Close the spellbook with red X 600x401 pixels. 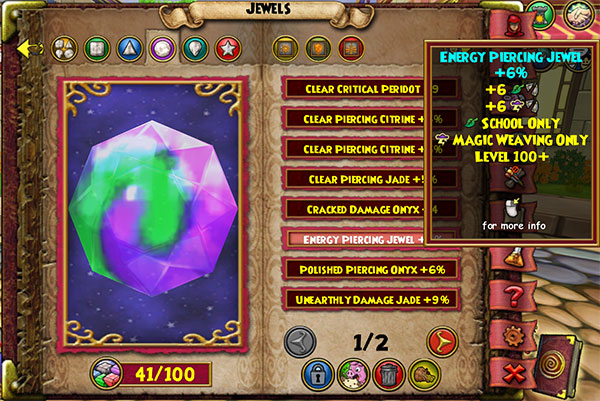tap(514, 371)
